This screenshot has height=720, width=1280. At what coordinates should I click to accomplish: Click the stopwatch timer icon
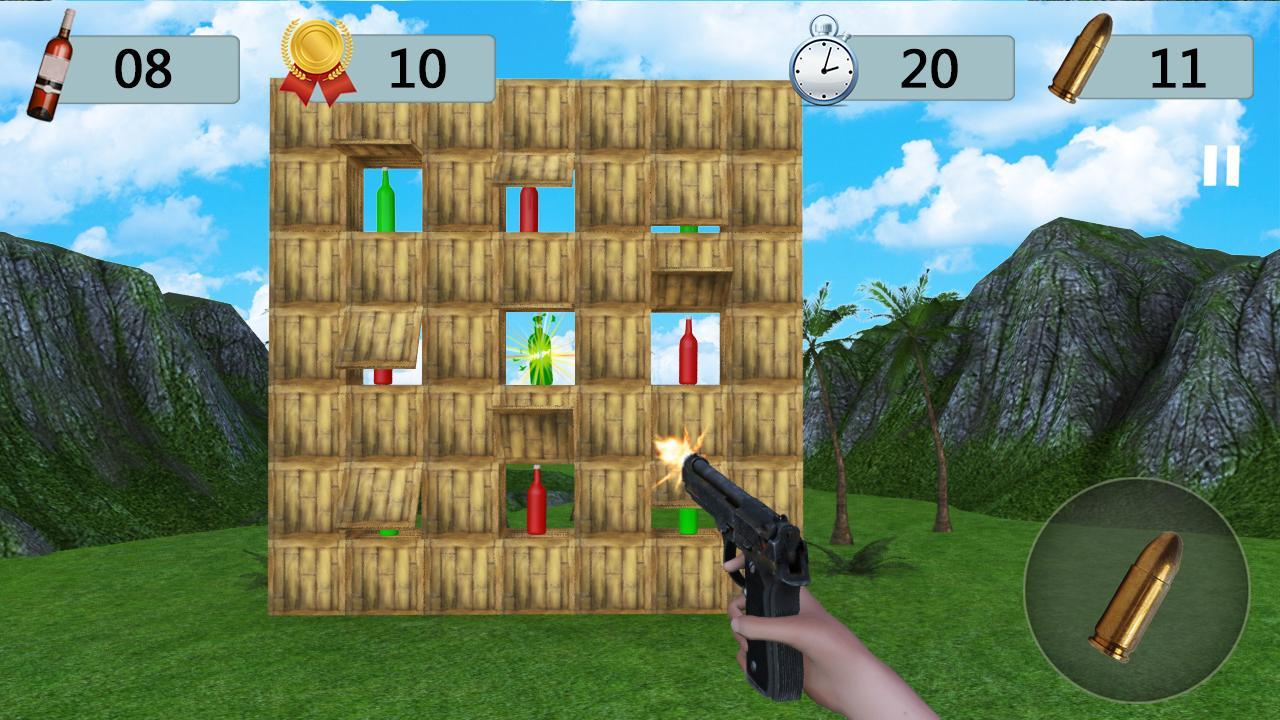822,62
